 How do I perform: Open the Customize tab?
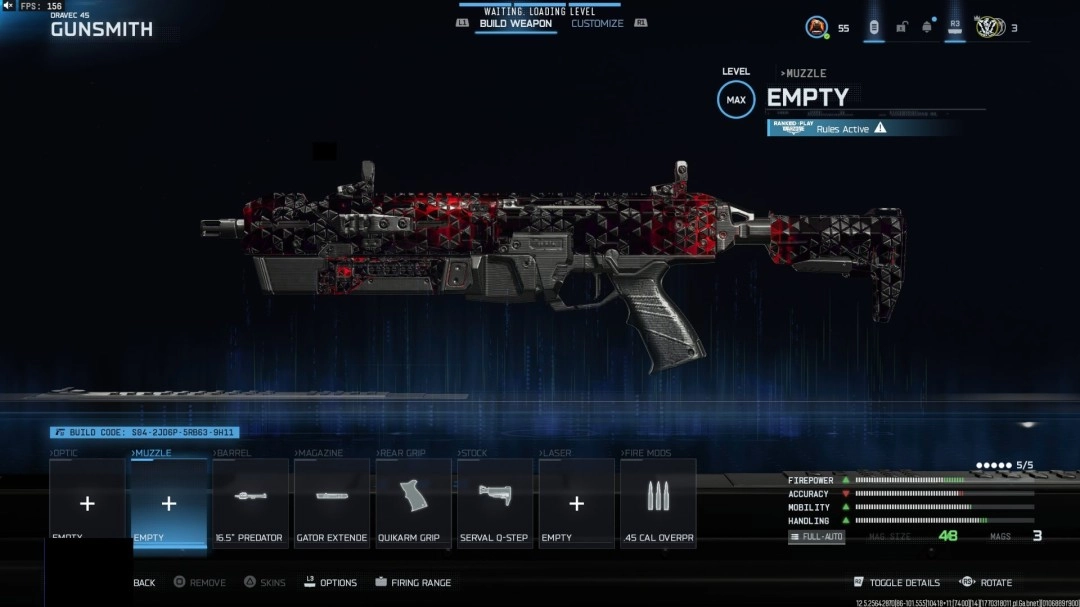tap(597, 24)
